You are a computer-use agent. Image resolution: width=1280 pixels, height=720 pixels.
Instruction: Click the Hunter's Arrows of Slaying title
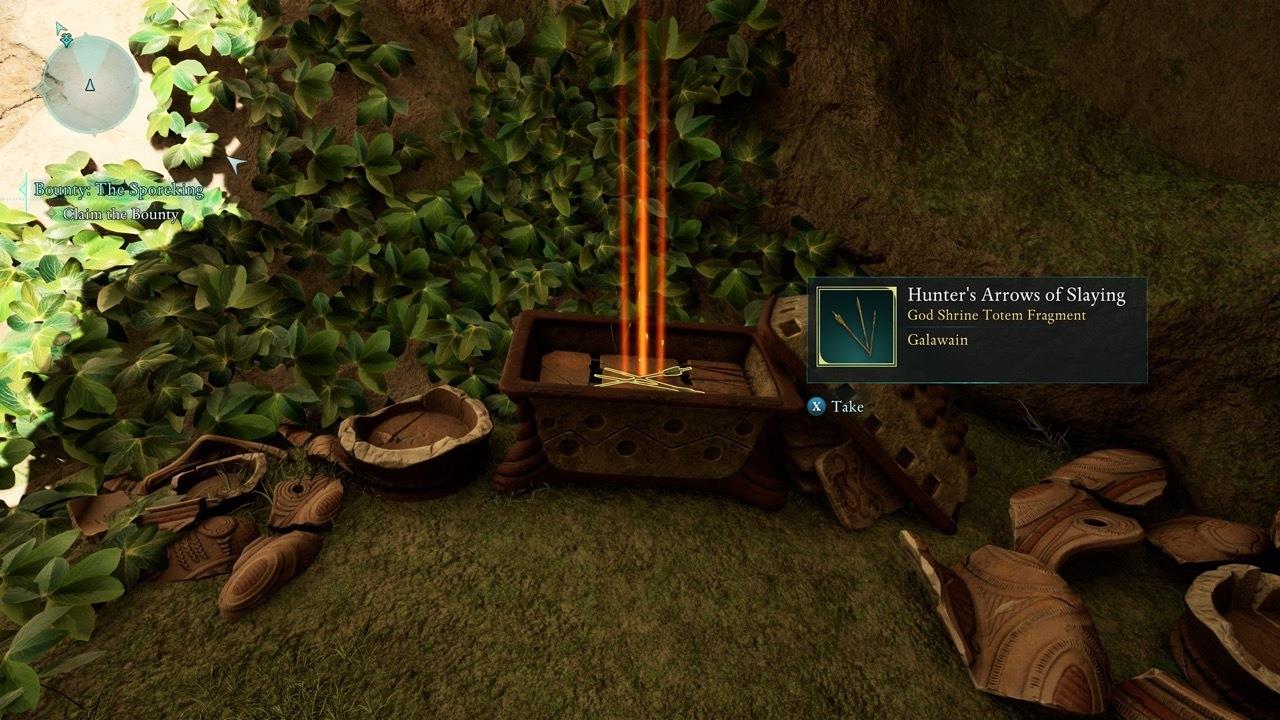[1016, 296]
